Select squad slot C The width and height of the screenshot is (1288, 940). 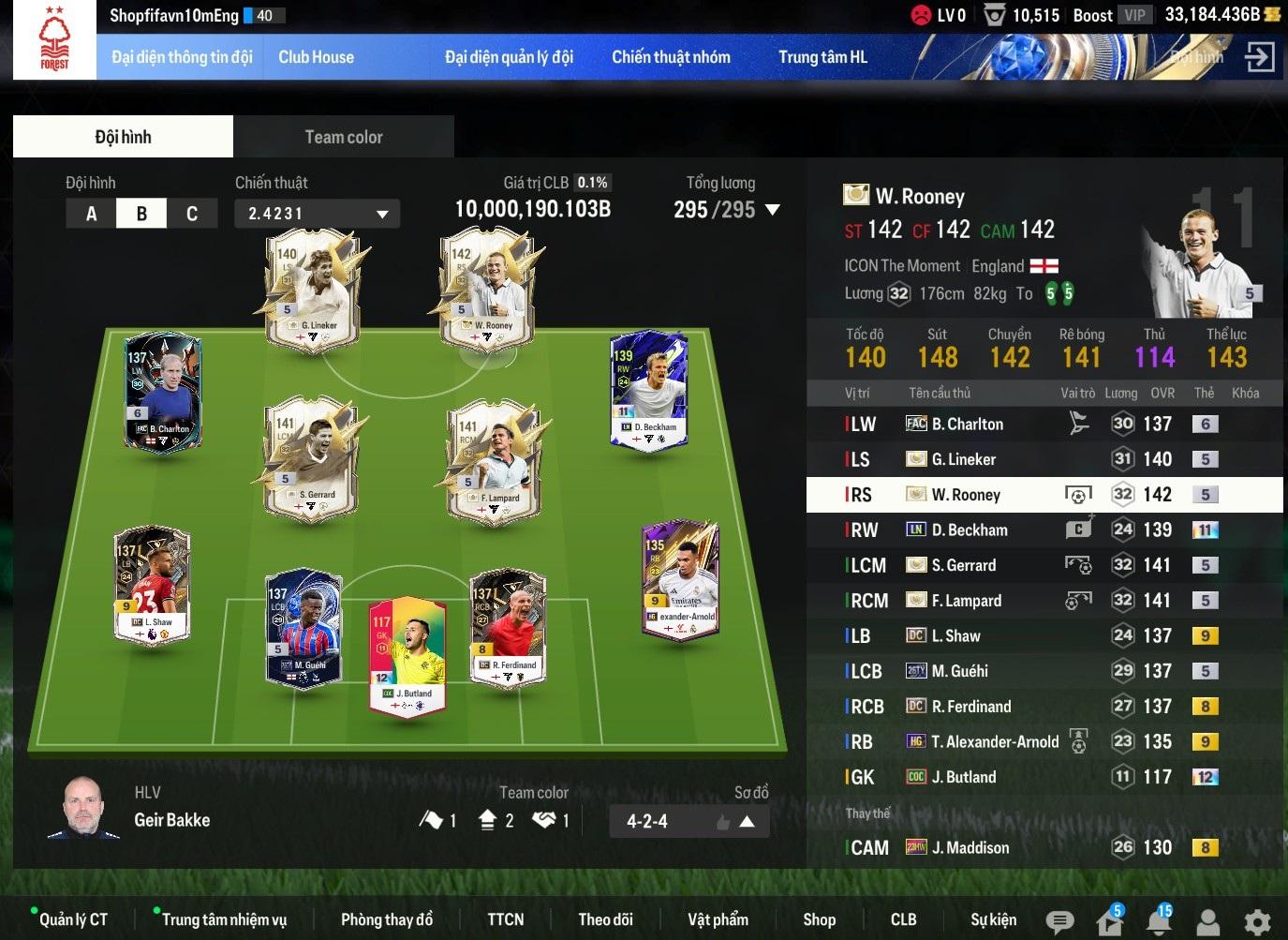[191, 214]
